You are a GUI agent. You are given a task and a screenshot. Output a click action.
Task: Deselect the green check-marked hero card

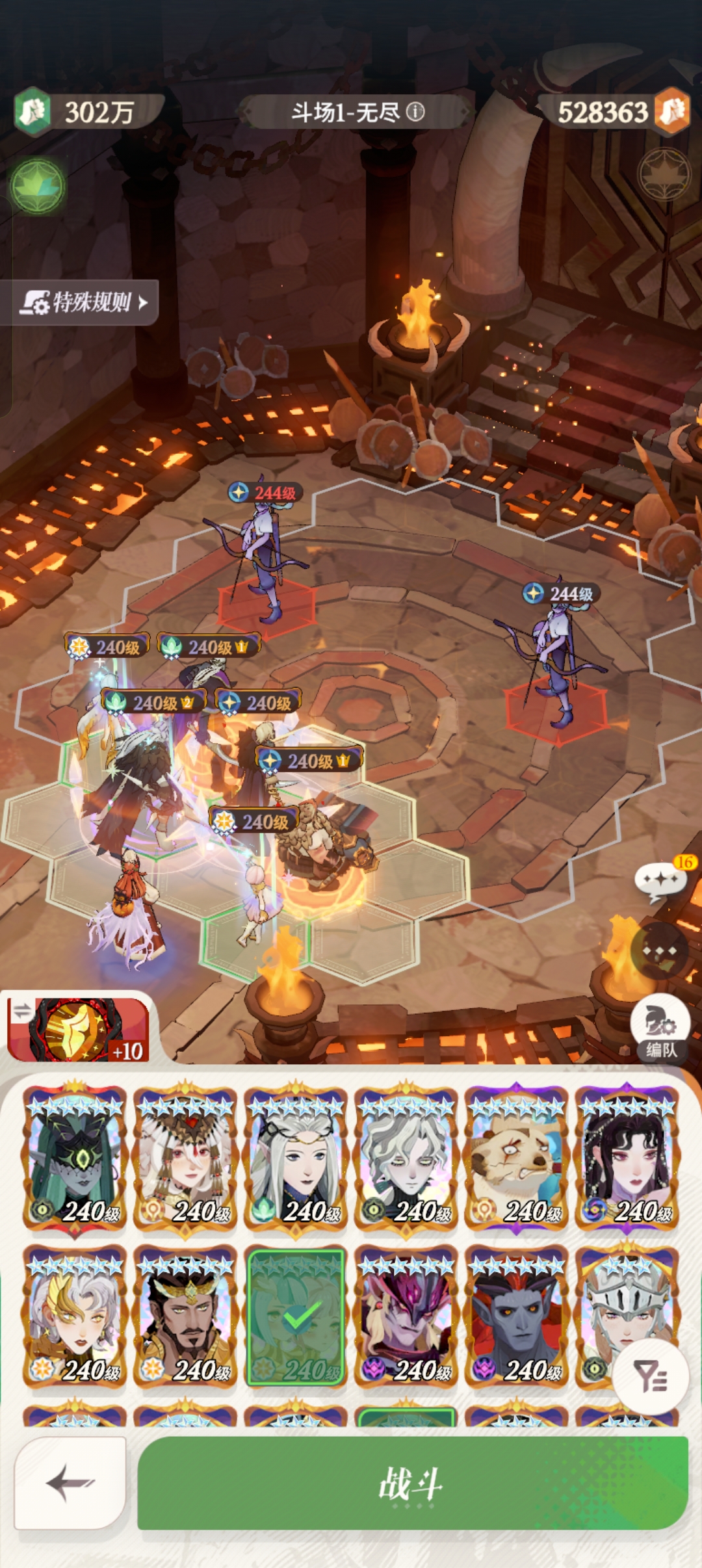296,1316
